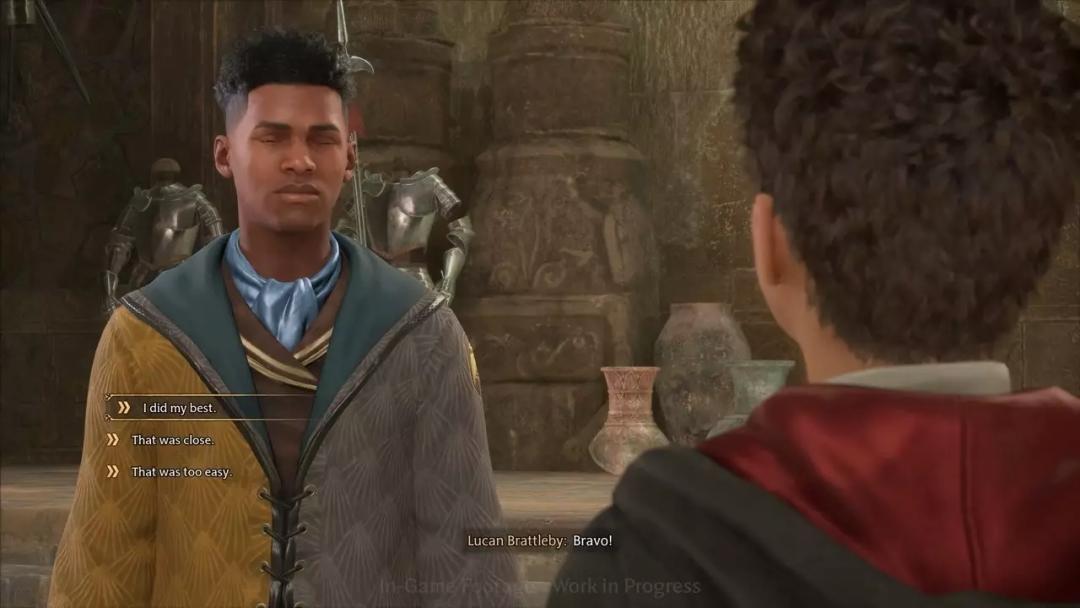Answer with "That was too easy."
1080x608 pixels.
(181, 472)
